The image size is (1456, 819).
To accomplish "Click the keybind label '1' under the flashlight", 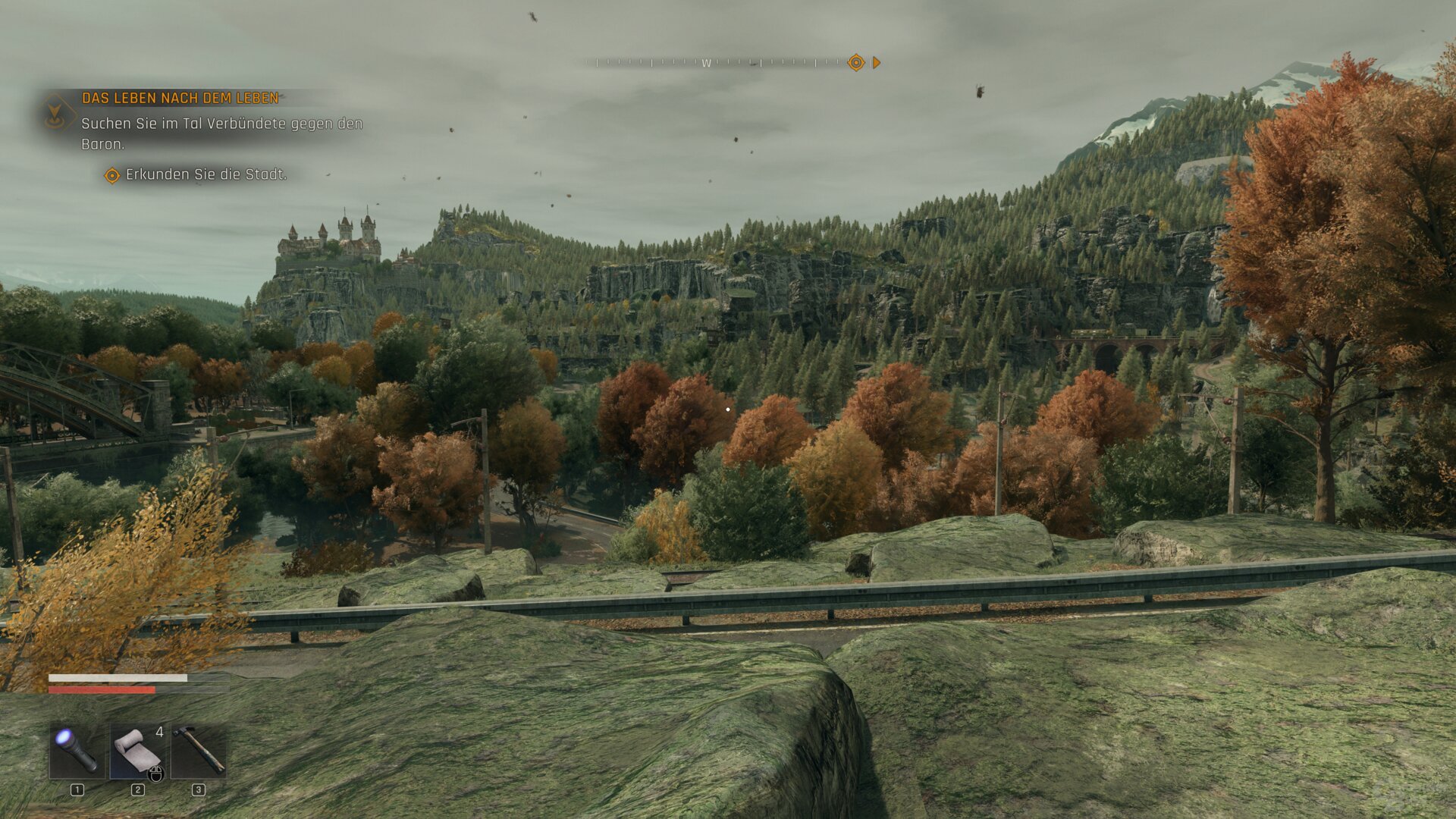I will [x=77, y=789].
